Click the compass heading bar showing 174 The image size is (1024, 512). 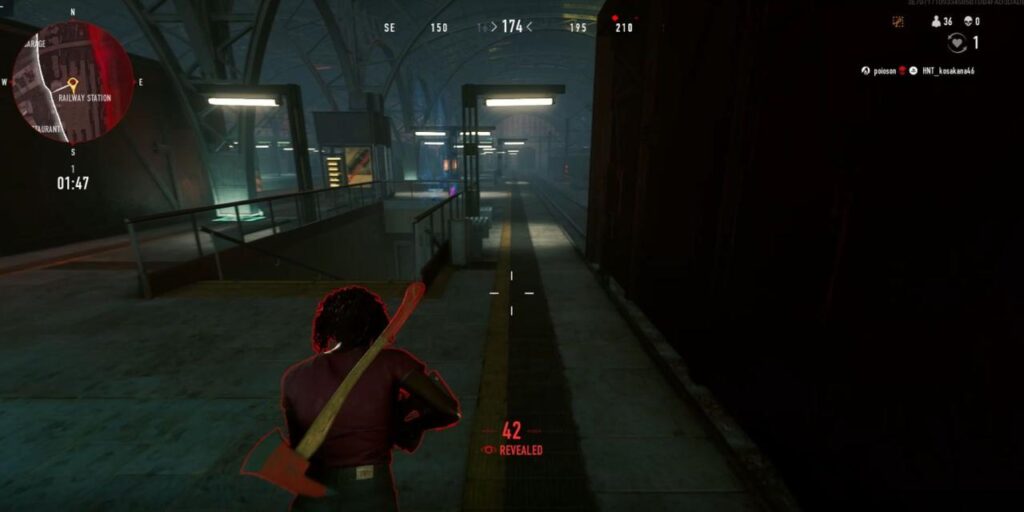[x=512, y=27]
